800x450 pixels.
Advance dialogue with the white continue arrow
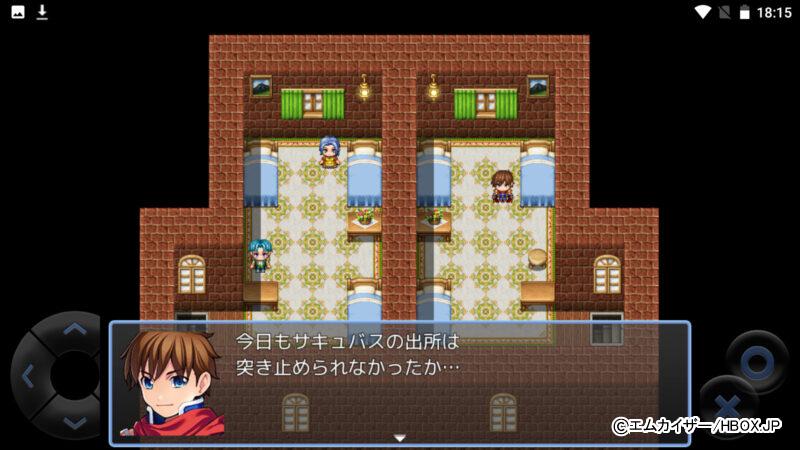tap(399, 437)
